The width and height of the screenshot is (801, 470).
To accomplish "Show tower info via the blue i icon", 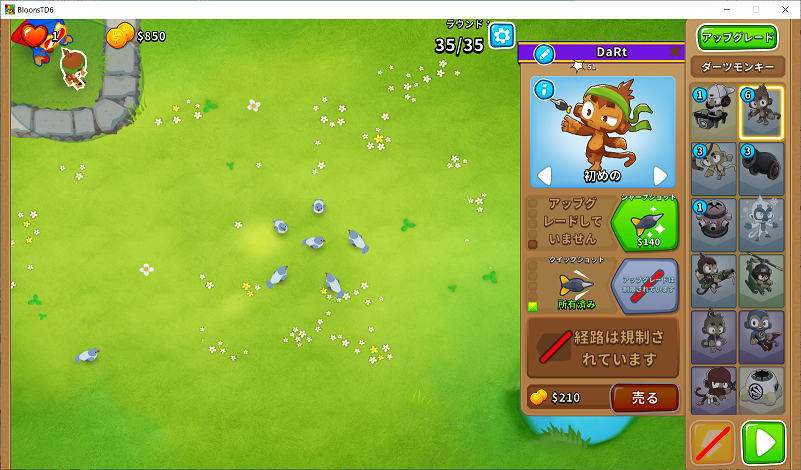I will [x=544, y=90].
